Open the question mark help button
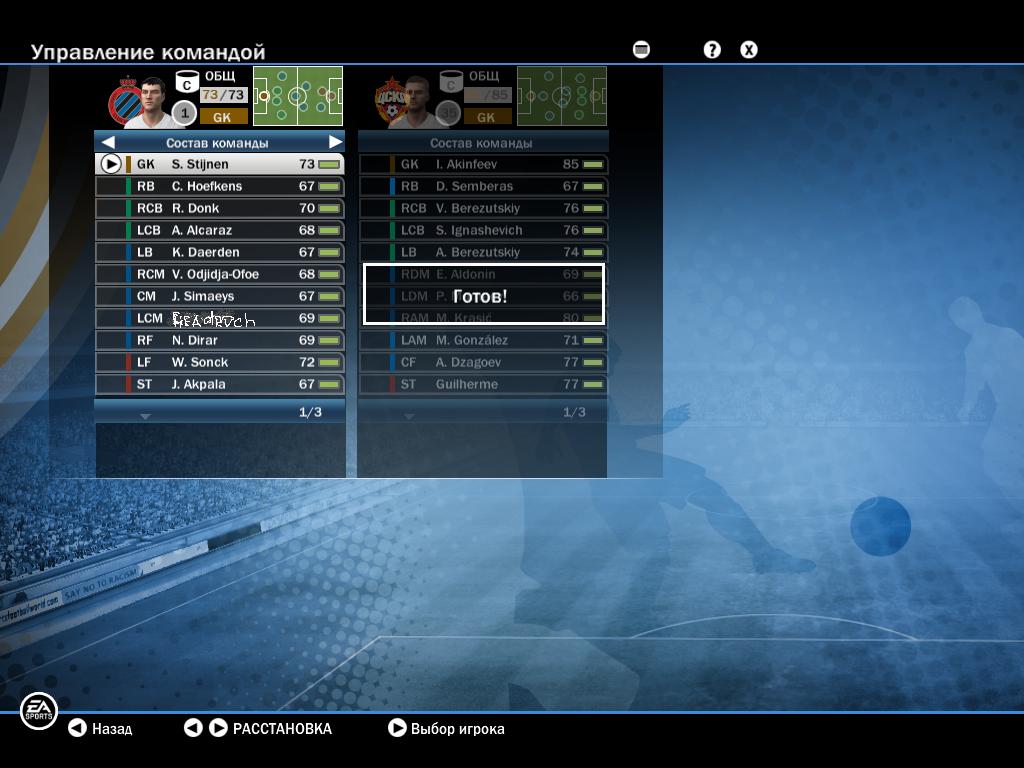The height and width of the screenshot is (768, 1024). (712, 49)
